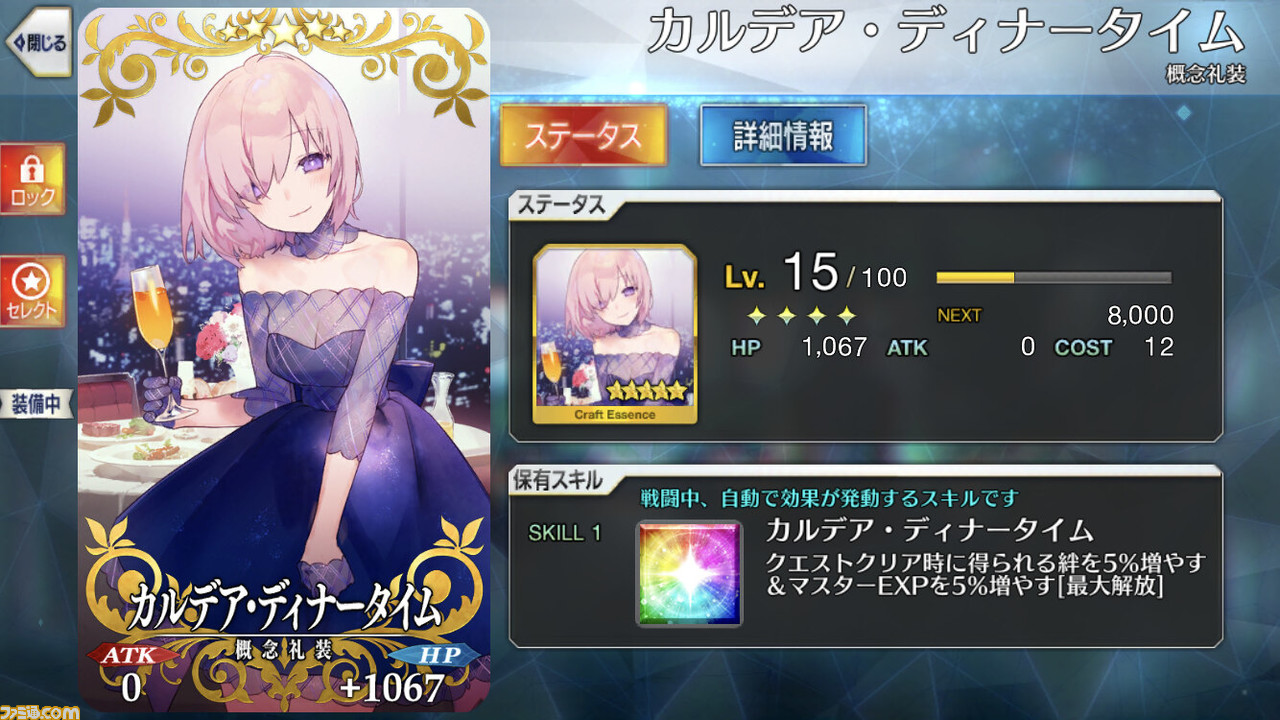Toggle selection via the セレクト button
This screenshot has width=1280, height=720.
(x=33, y=290)
